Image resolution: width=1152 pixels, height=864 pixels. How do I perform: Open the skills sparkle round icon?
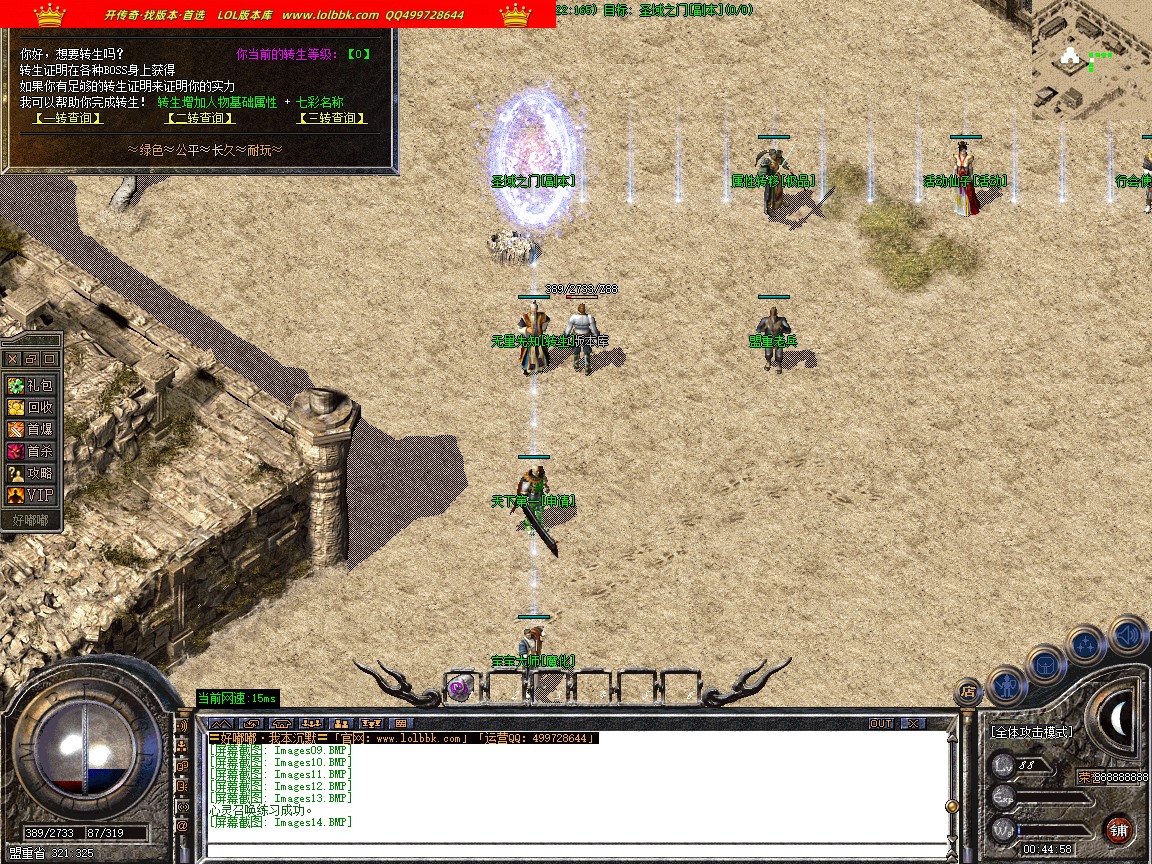pos(1086,644)
